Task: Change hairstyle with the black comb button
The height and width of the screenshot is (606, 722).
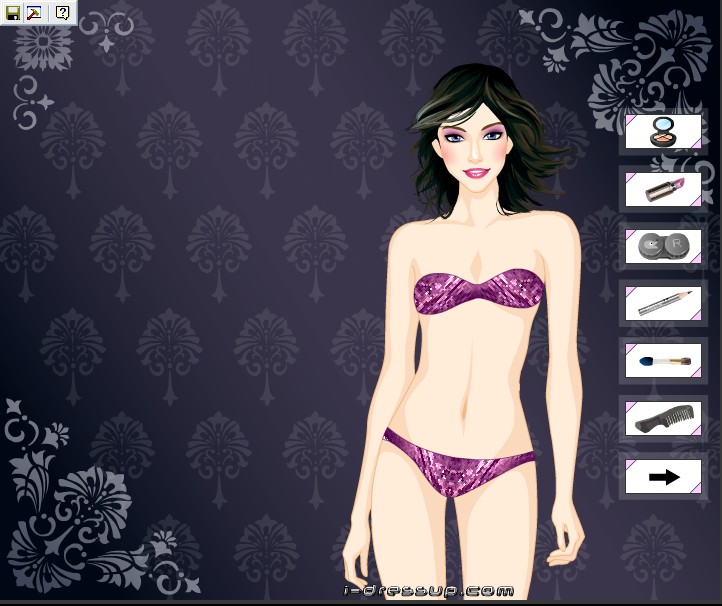Action: coord(663,418)
